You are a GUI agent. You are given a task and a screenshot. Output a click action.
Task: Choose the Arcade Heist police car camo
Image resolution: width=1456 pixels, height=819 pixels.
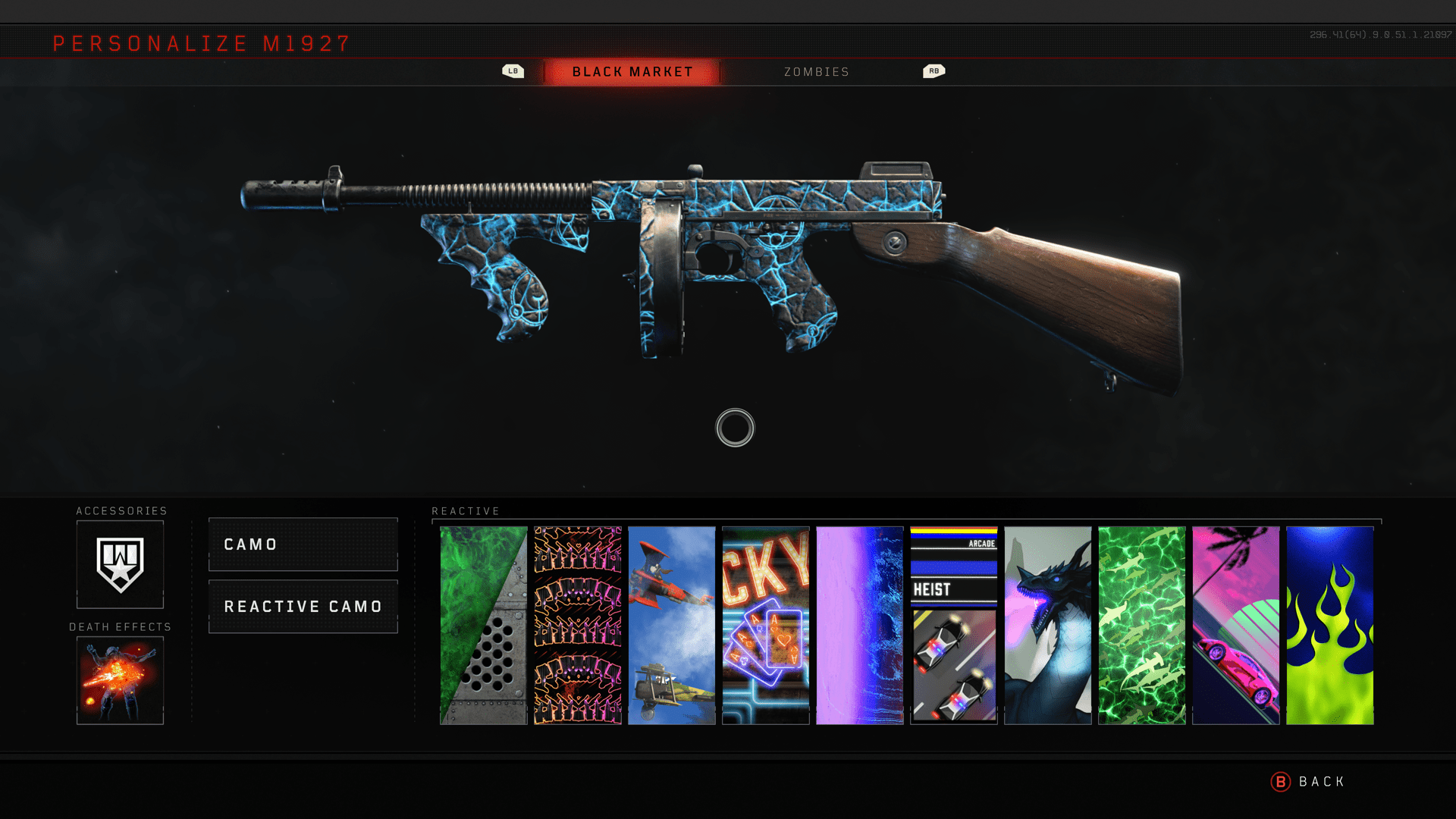pyautogui.click(x=954, y=626)
